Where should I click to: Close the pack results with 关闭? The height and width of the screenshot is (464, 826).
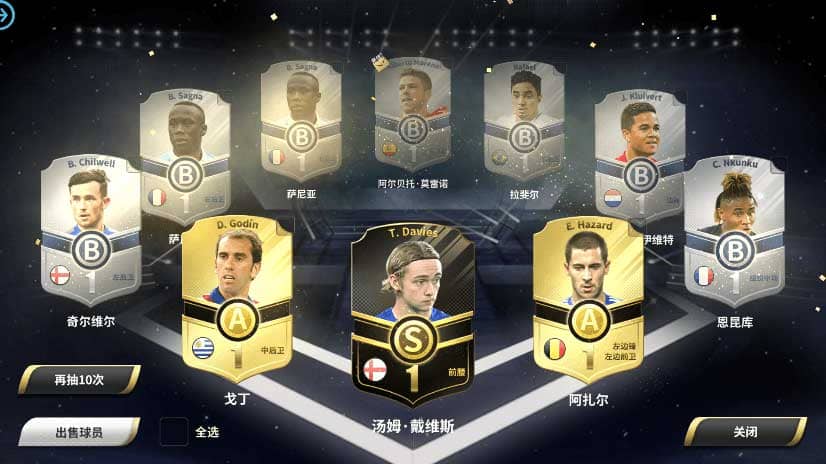744,432
